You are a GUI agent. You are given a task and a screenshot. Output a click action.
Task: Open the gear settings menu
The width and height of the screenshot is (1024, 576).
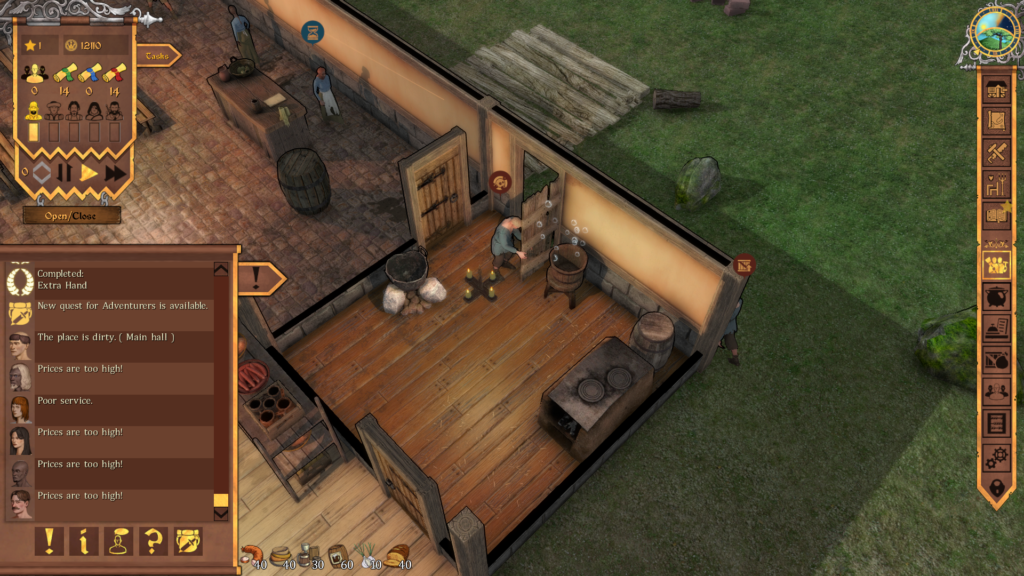coord(997,457)
